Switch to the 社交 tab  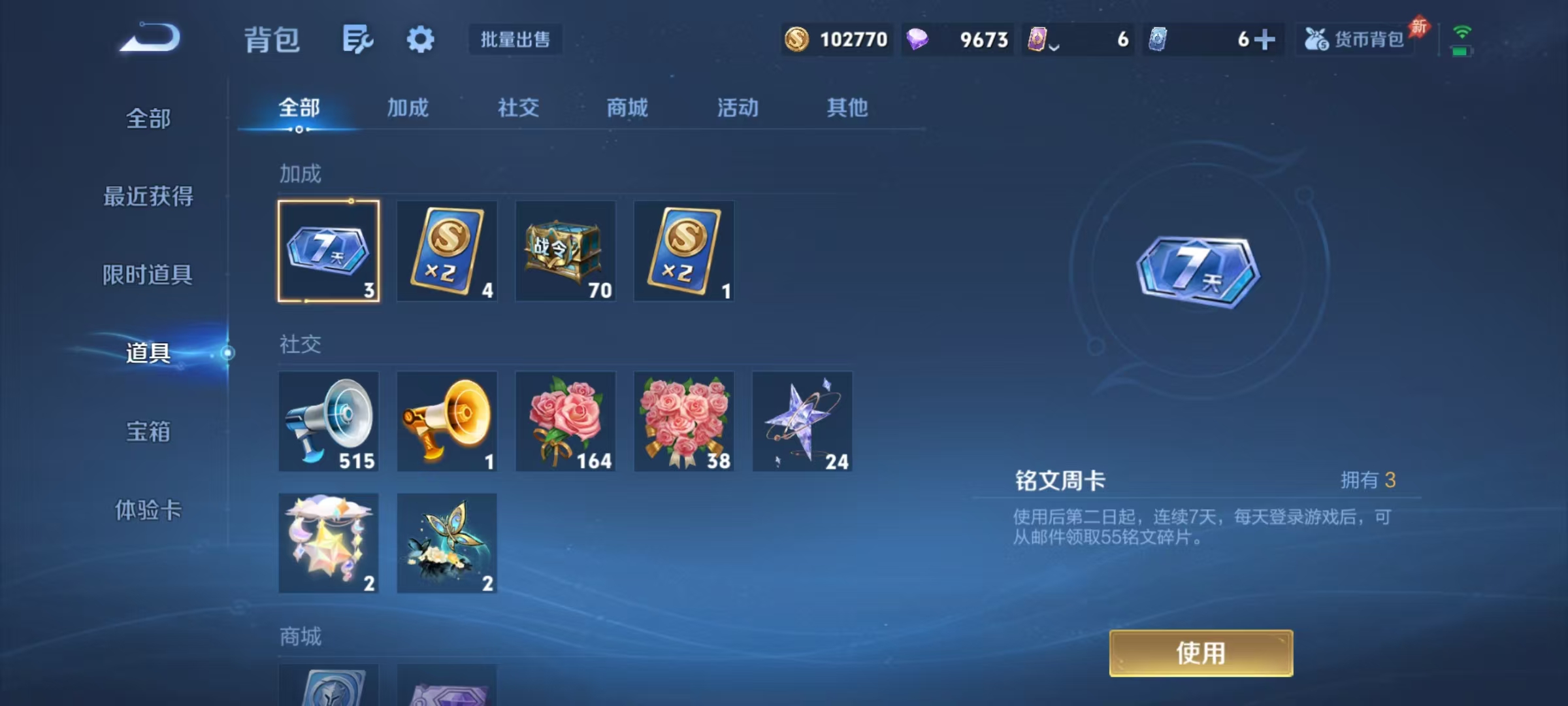click(x=518, y=108)
